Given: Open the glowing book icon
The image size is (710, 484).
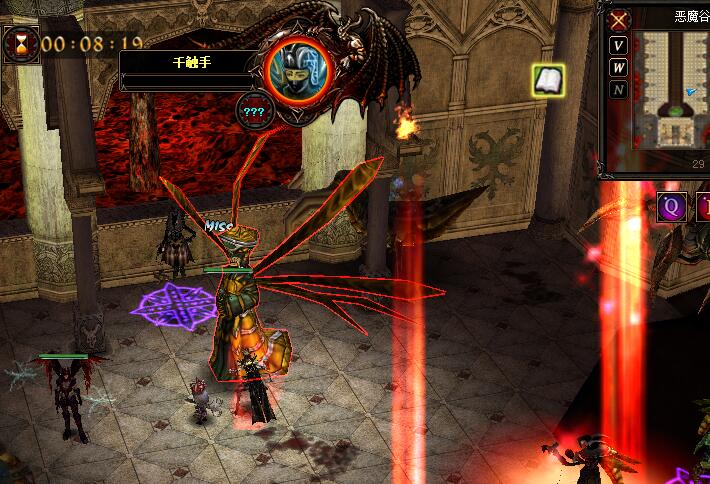Looking at the screenshot, I should 547,80.
